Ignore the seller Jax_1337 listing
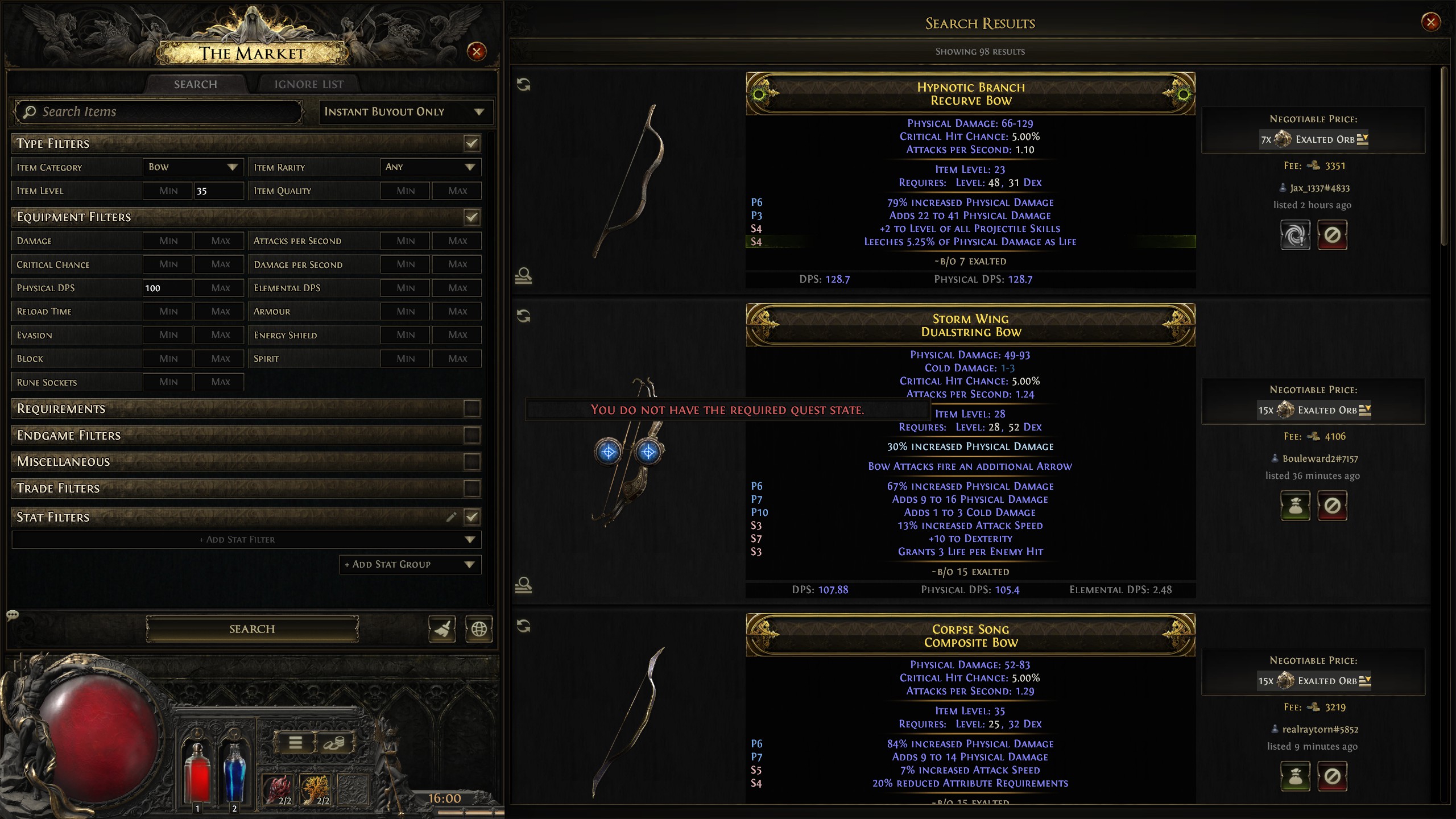 (x=1332, y=235)
